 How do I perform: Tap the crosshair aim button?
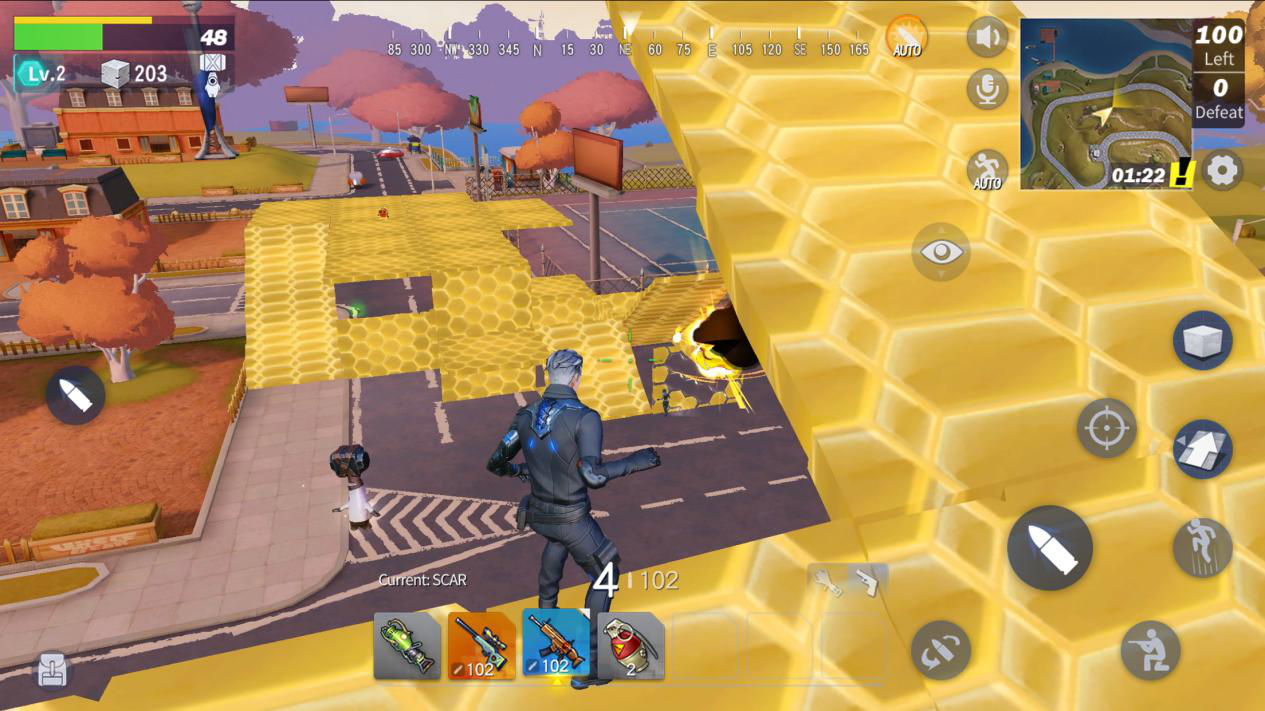pos(1106,428)
